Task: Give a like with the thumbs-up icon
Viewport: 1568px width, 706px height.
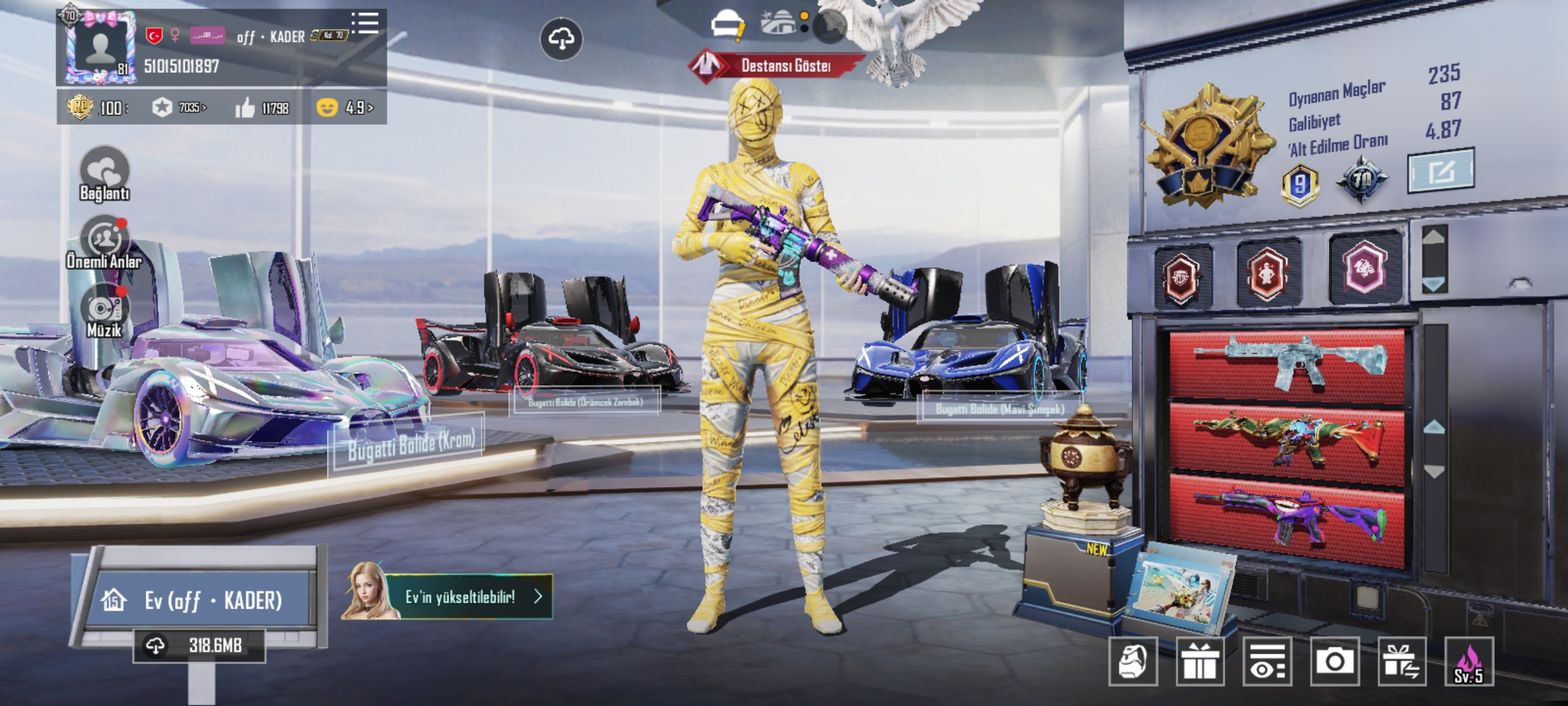Action: pos(246,108)
